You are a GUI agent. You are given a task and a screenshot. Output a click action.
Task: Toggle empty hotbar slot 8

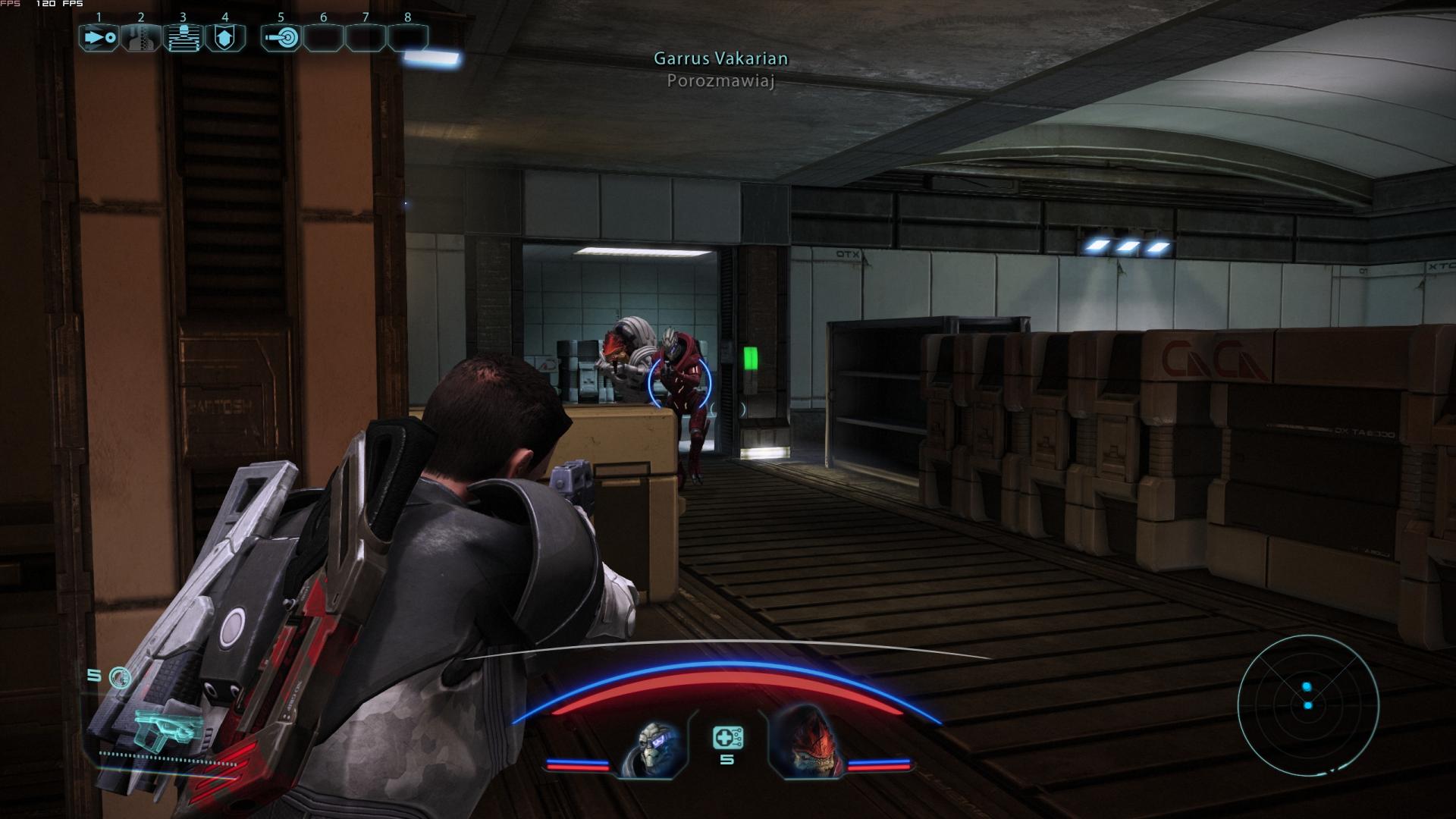[408, 34]
